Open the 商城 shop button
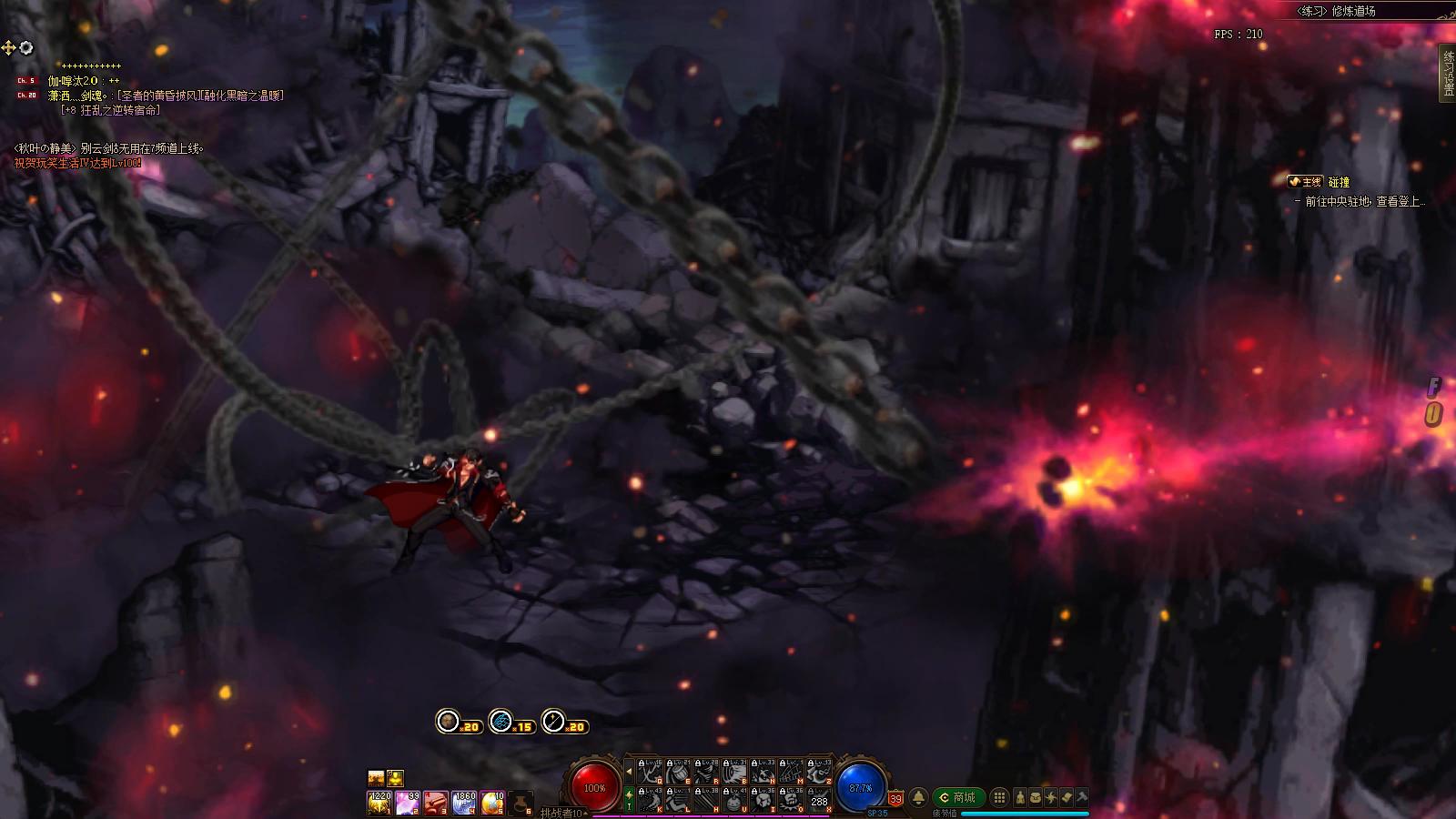This screenshot has height=819, width=1456. coord(957,798)
